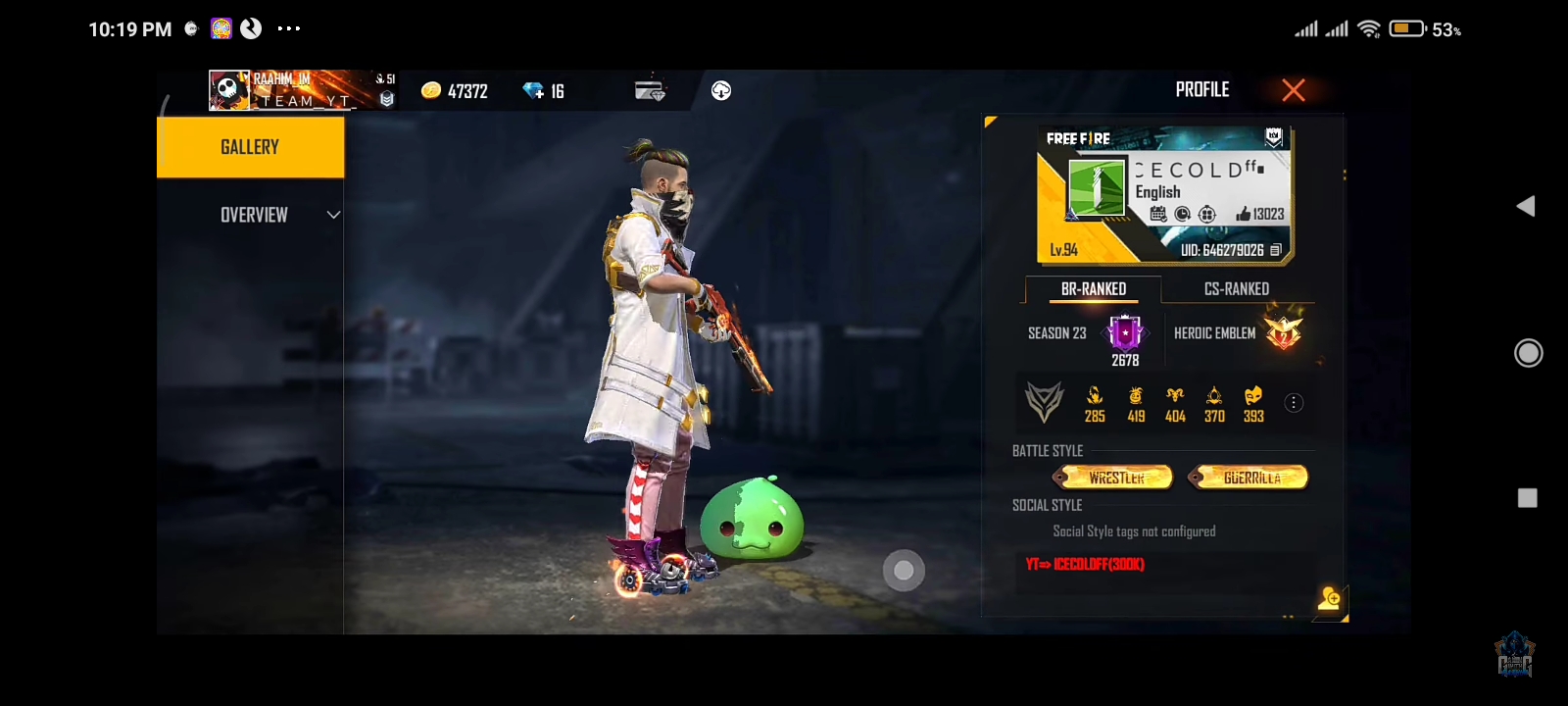Choose the Guerrilla battle style tag
Image resolution: width=1568 pixels, height=706 pixels.
click(x=1249, y=478)
